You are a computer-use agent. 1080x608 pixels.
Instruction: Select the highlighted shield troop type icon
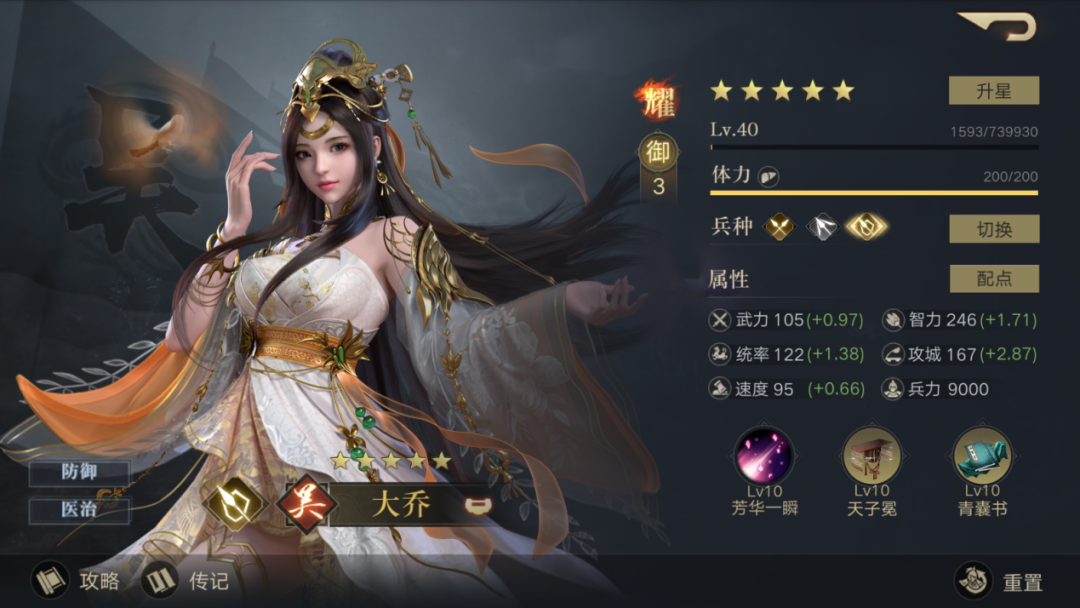867,228
